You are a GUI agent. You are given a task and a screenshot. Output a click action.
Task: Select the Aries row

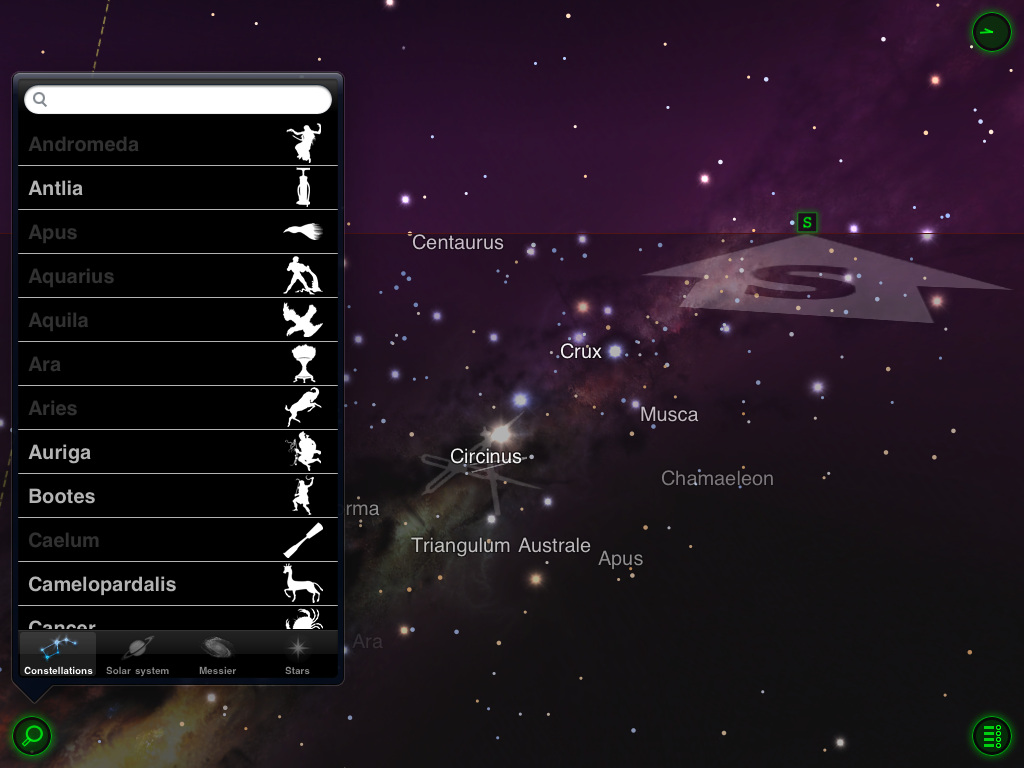(x=178, y=408)
